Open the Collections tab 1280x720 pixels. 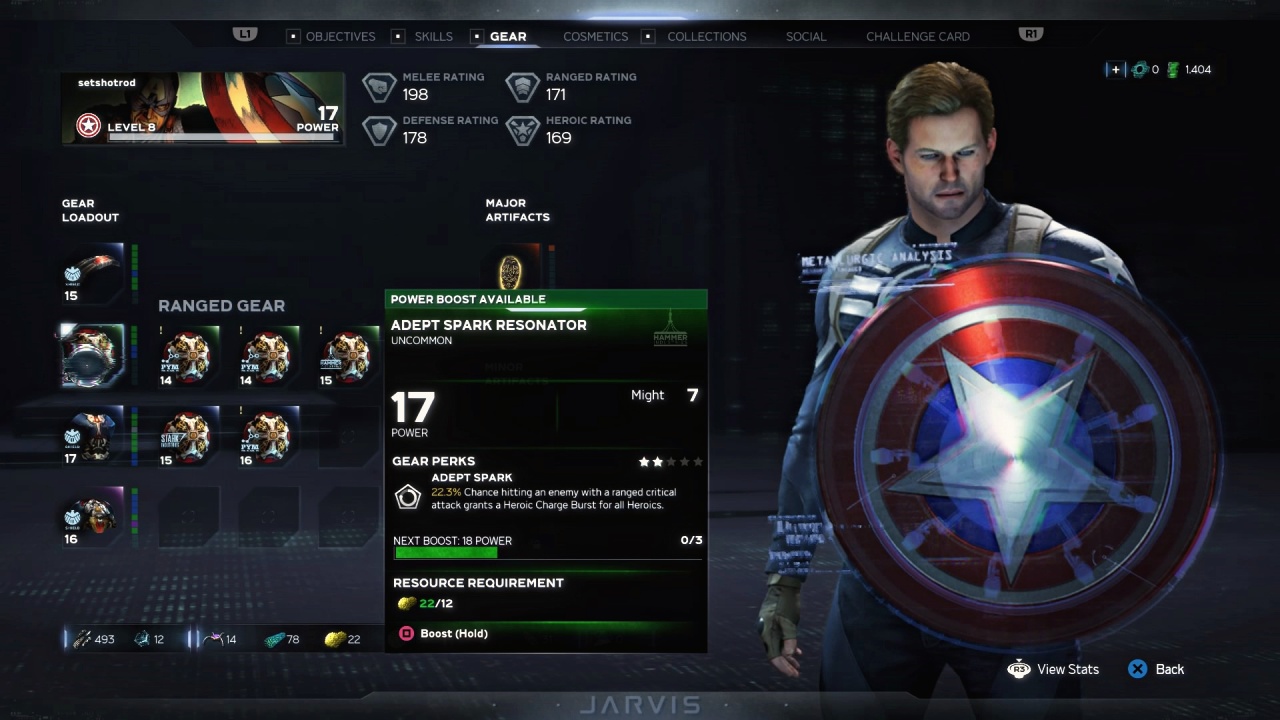click(x=706, y=36)
